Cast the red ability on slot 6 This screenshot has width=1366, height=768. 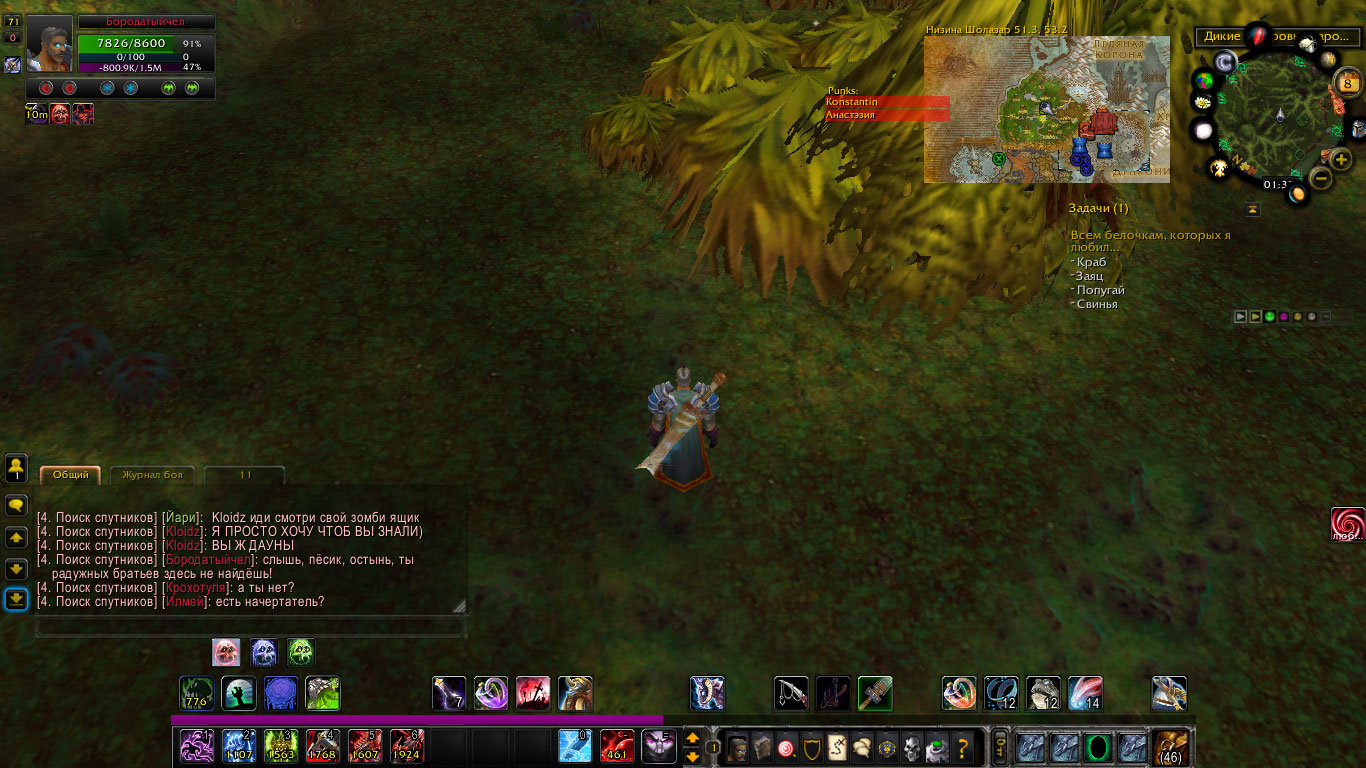pyautogui.click(x=407, y=746)
